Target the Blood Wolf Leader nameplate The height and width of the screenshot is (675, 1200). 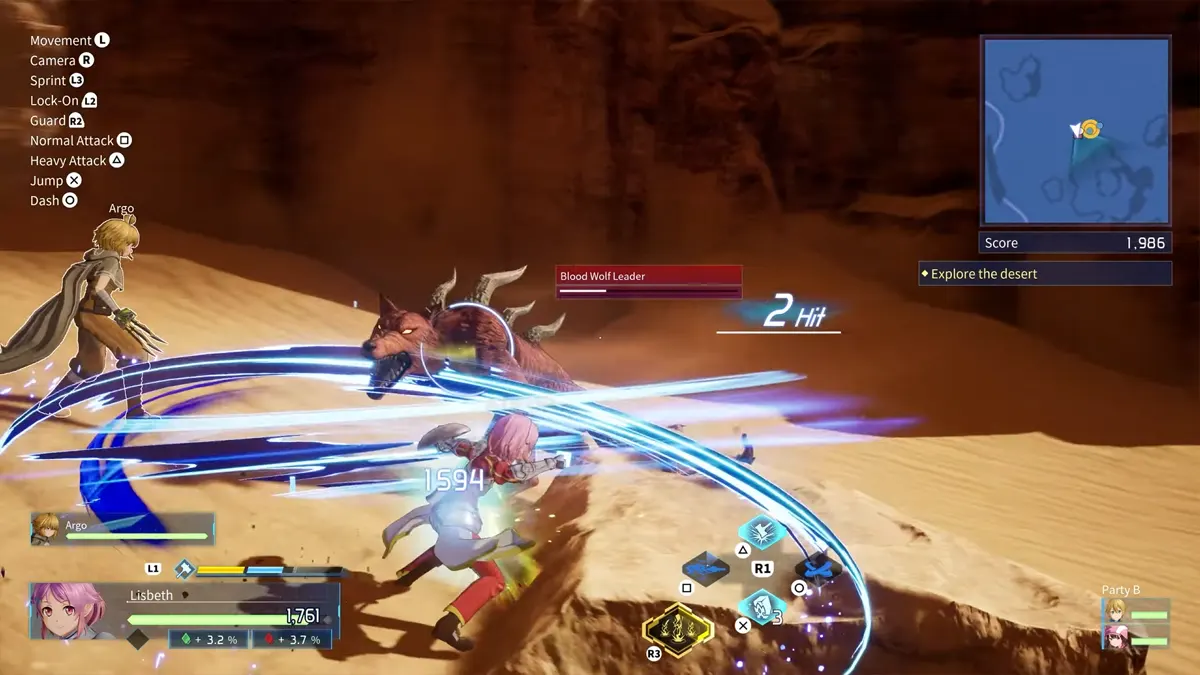(x=649, y=276)
